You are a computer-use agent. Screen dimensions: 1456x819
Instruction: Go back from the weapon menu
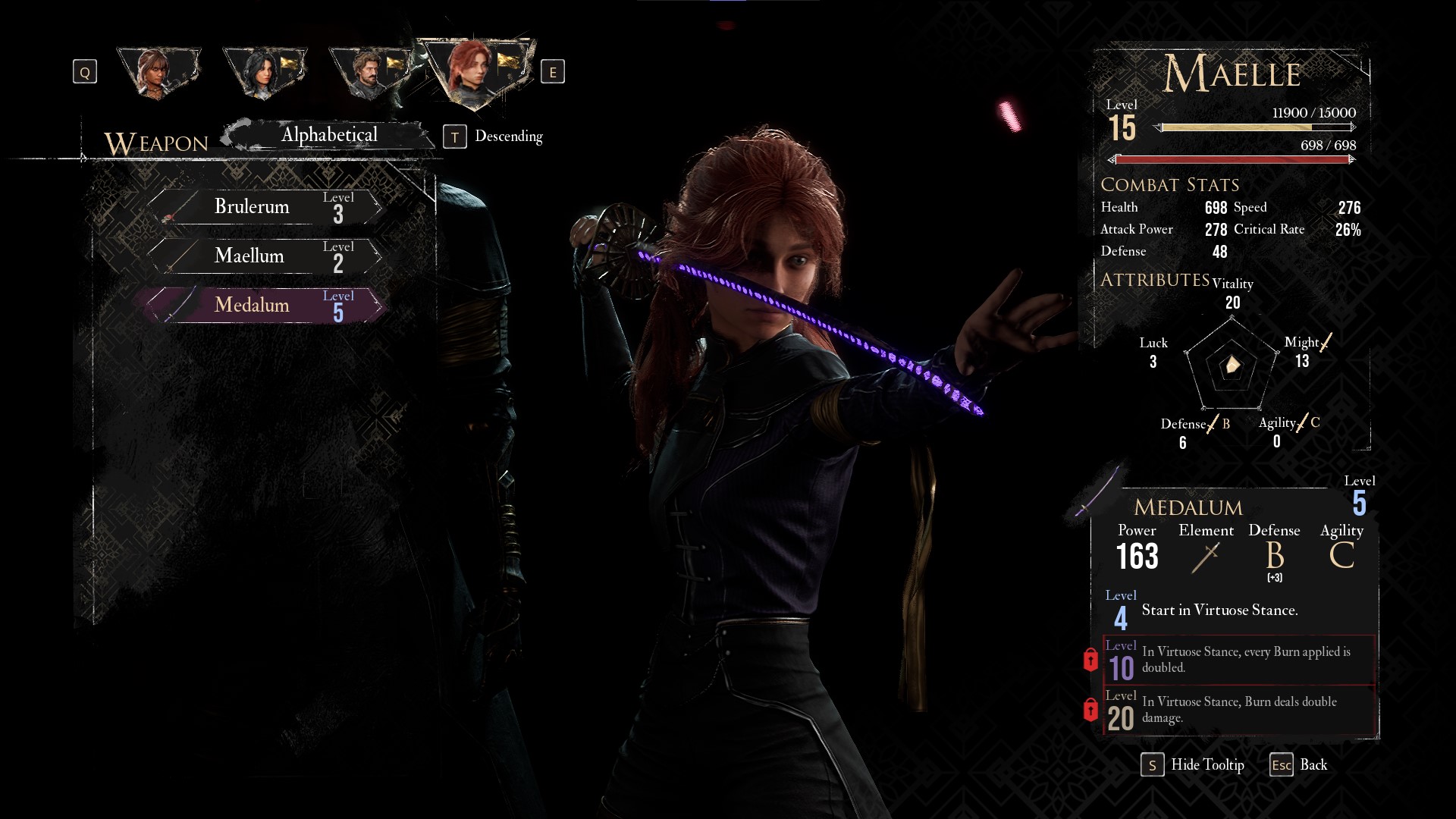tap(1298, 765)
